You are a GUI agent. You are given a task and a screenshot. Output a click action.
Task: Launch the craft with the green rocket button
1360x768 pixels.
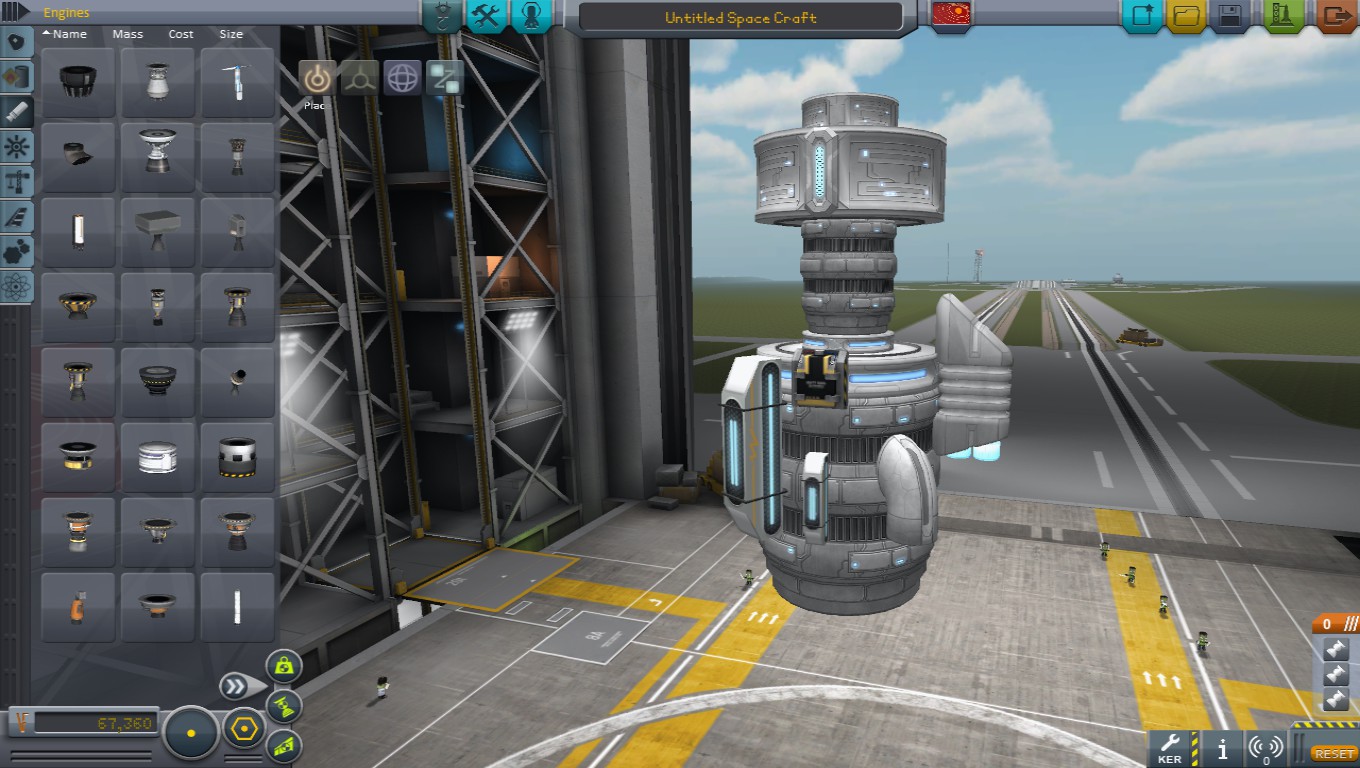[1284, 16]
